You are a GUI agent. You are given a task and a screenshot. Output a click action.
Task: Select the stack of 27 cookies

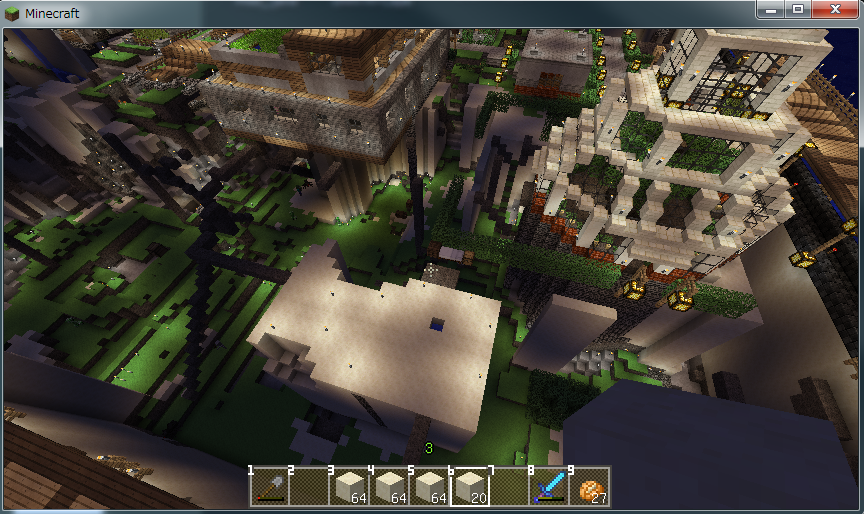tap(589, 487)
